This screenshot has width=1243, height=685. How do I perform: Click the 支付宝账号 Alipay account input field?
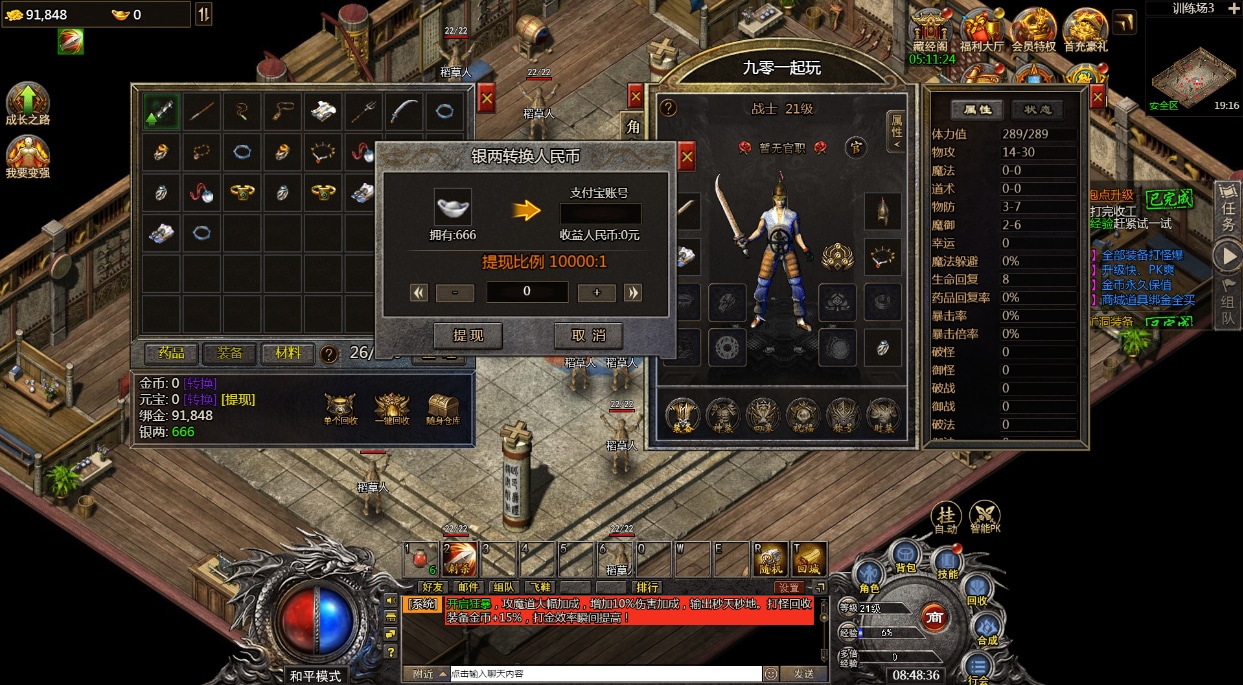pyautogui.click(x=600, y=213)
